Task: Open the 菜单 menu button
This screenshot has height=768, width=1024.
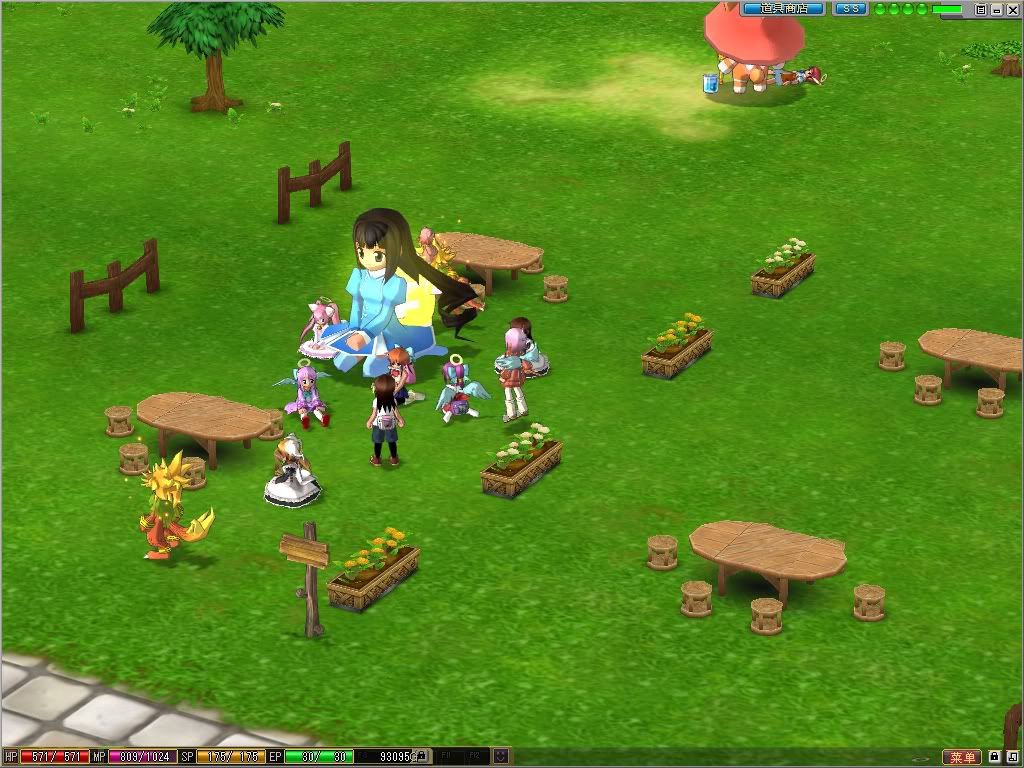Action: 962,757
